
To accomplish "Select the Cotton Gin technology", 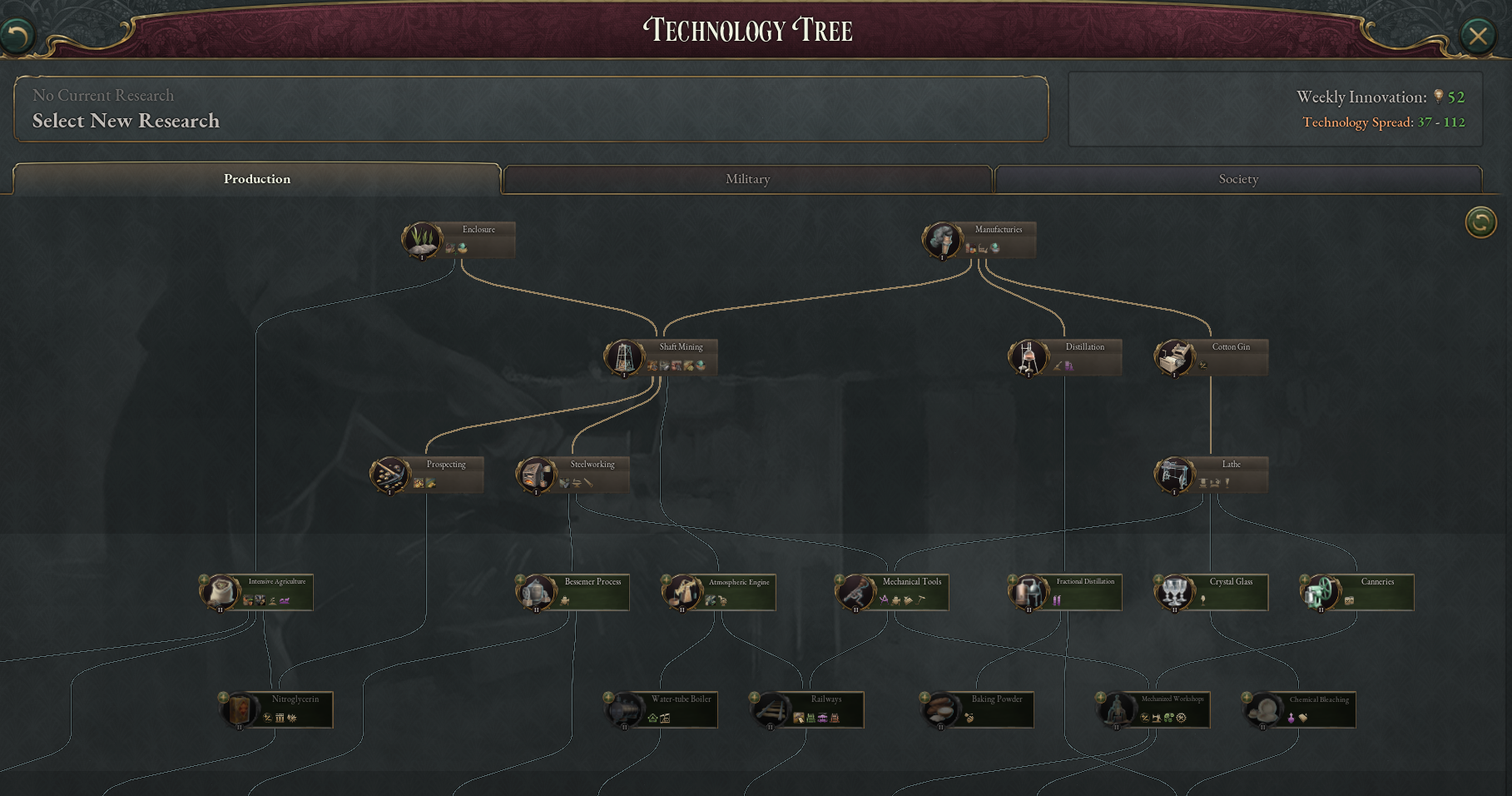I will (1176, 357).
